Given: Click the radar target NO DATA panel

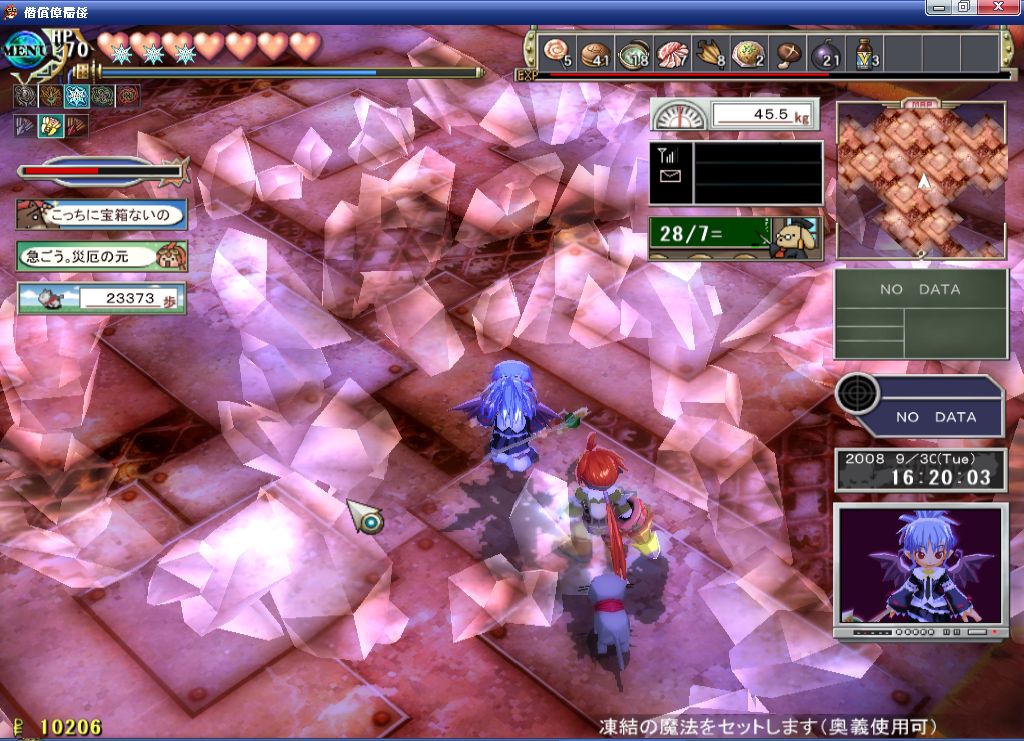Looking at the screenshot, I should [920, 407].
